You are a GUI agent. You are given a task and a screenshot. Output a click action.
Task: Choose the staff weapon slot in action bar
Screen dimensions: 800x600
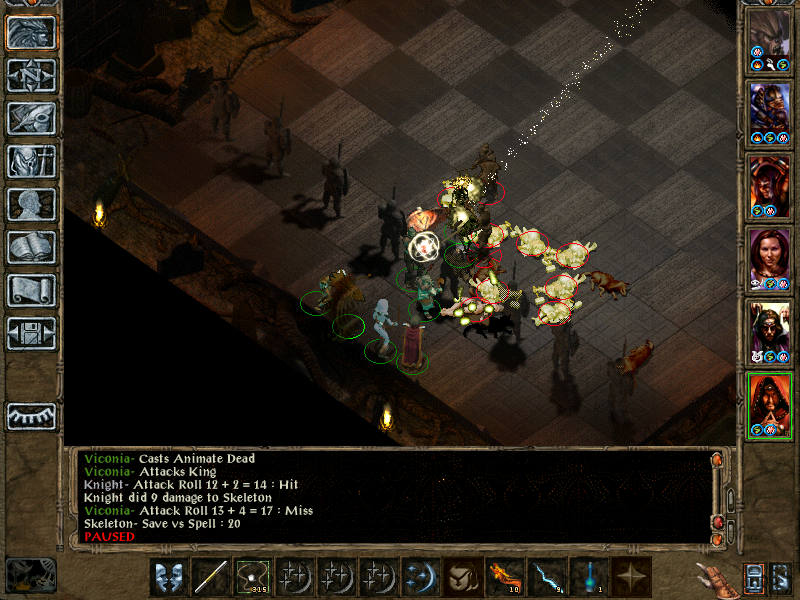tap(211, 577)
